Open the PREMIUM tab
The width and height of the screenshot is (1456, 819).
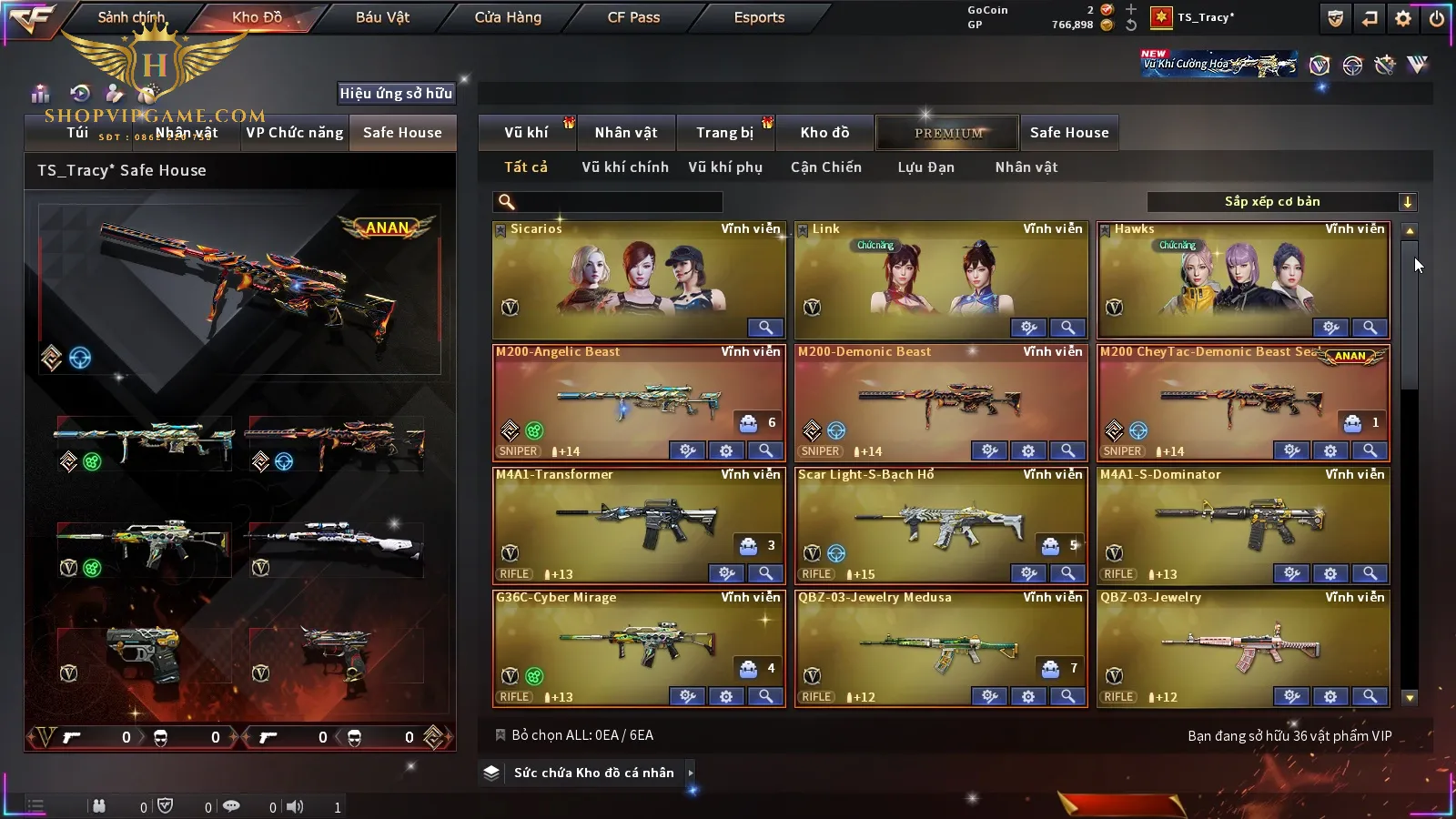click(x=948, y=133)
